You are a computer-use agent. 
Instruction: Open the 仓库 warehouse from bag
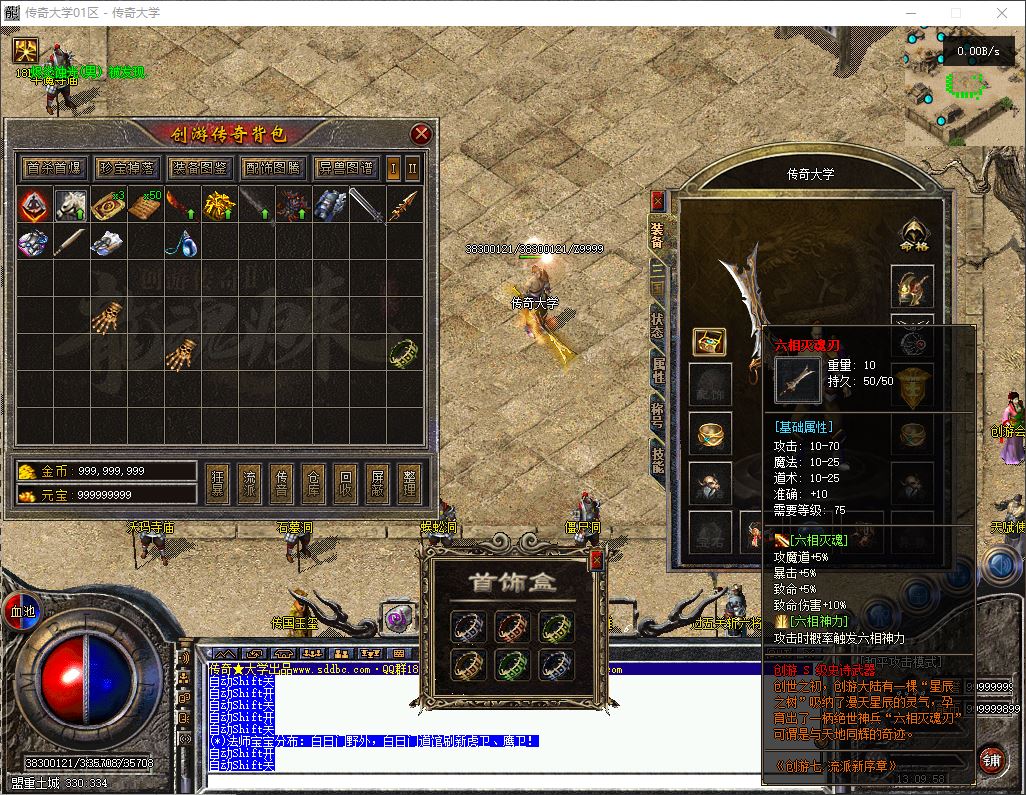pos(314,483)
